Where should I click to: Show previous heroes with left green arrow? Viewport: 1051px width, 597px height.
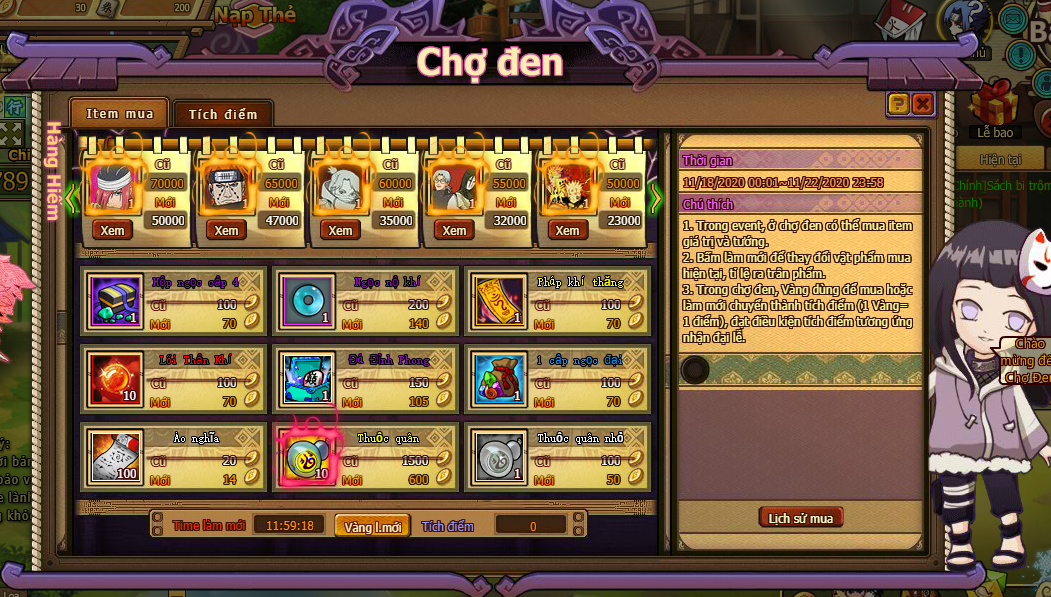coord(72,197)
